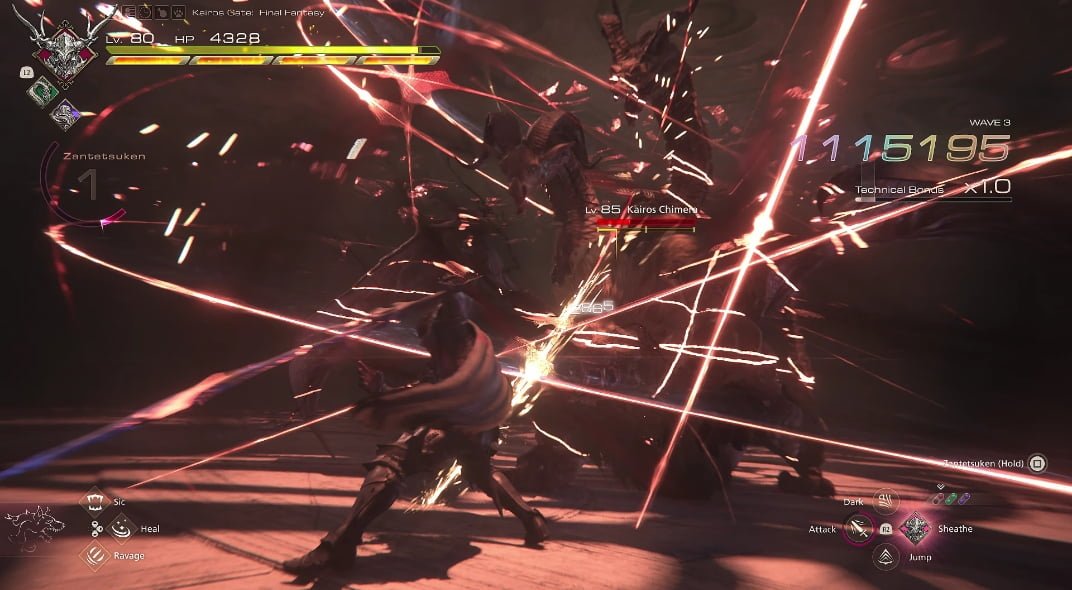
Task: Use the sword Attack icon
Action: pyautogui.click(x=857, y=529)
